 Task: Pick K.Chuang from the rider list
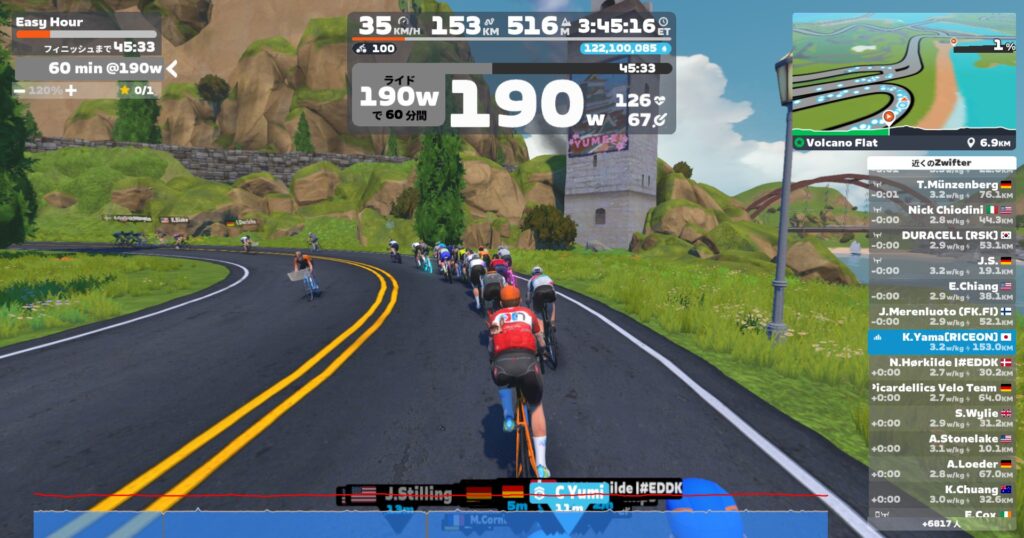tap(941, 494)
